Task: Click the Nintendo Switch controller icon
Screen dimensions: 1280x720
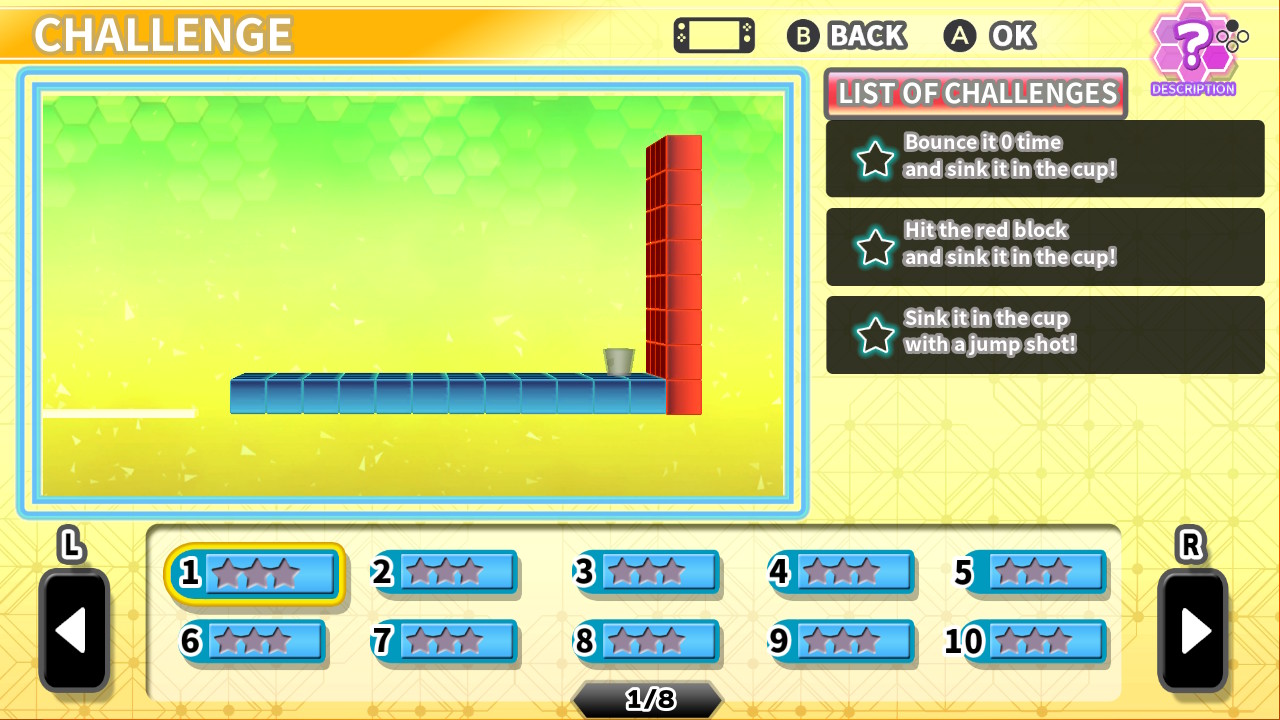Action: pos(713,35)
